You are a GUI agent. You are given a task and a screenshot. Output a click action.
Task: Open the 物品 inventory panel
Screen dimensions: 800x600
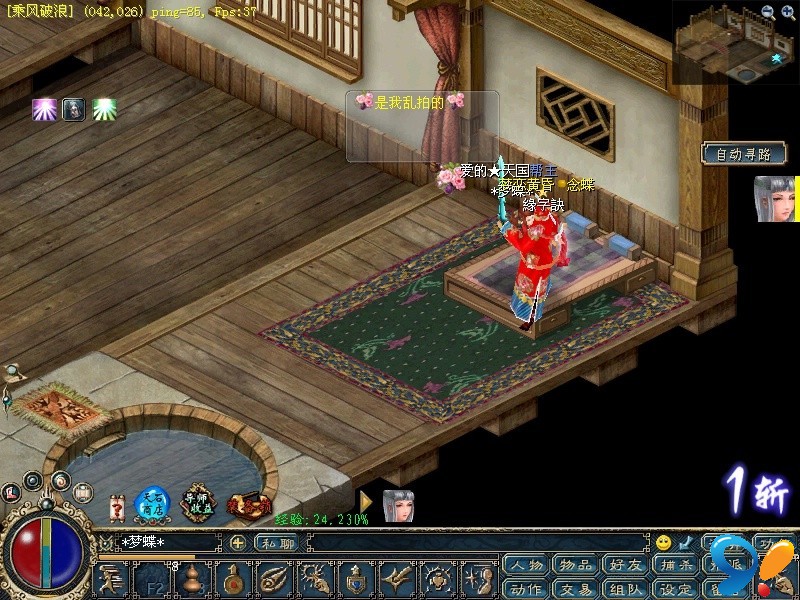point(576,564)
